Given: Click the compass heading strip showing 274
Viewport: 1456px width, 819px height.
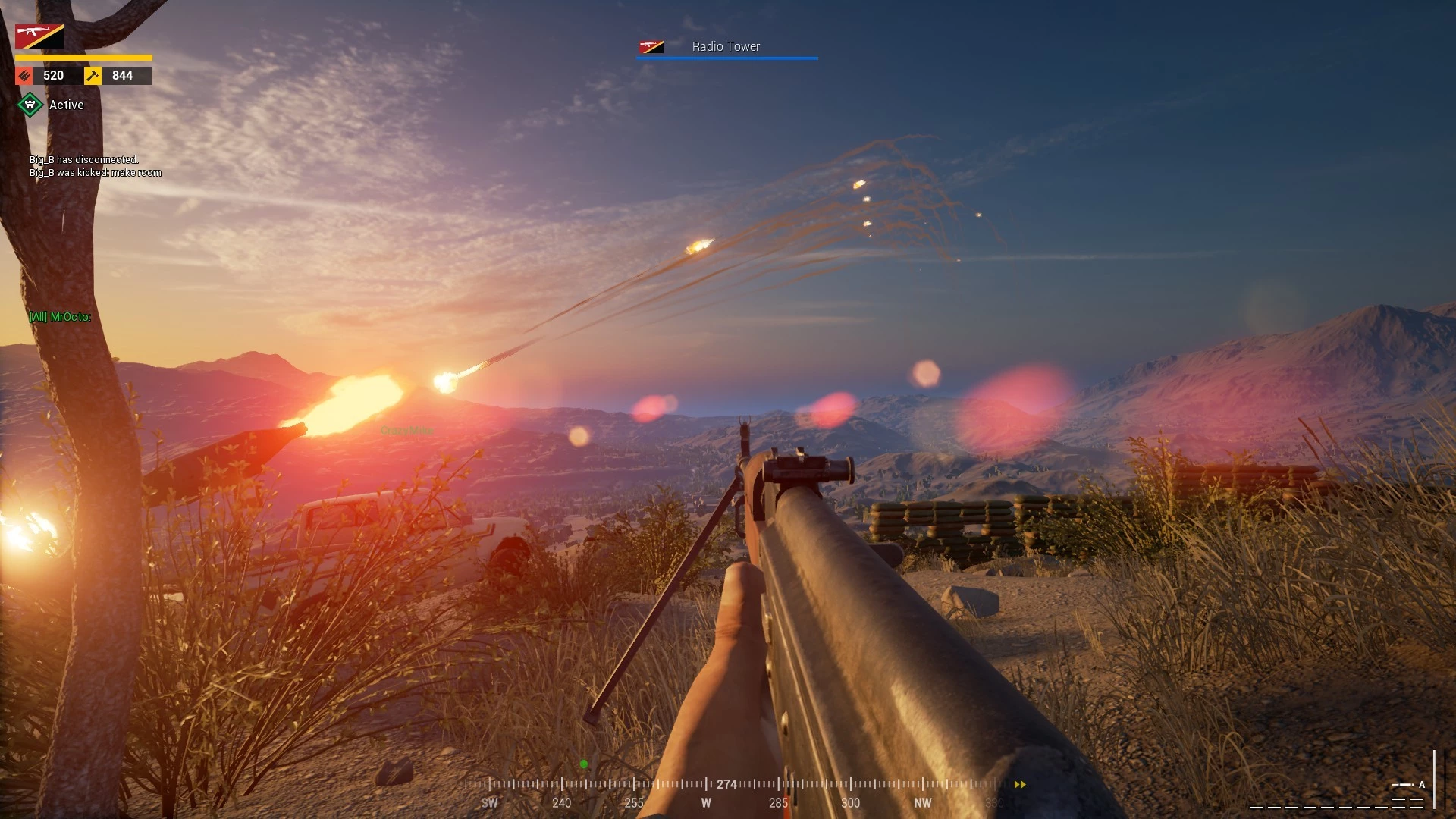Looking at the screenshot, I should (726, 784).
